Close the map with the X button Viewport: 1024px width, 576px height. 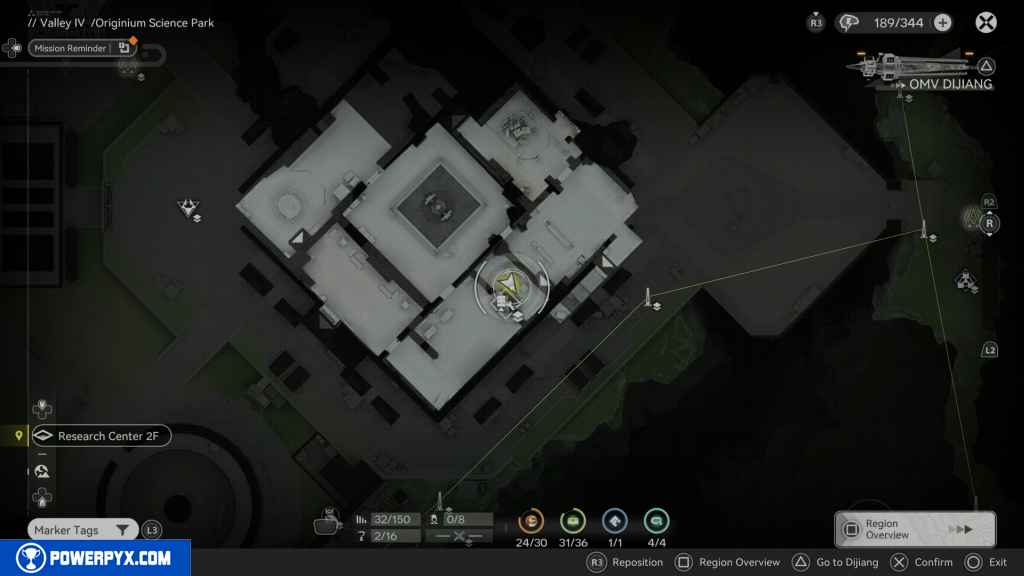tap(986, 22)
